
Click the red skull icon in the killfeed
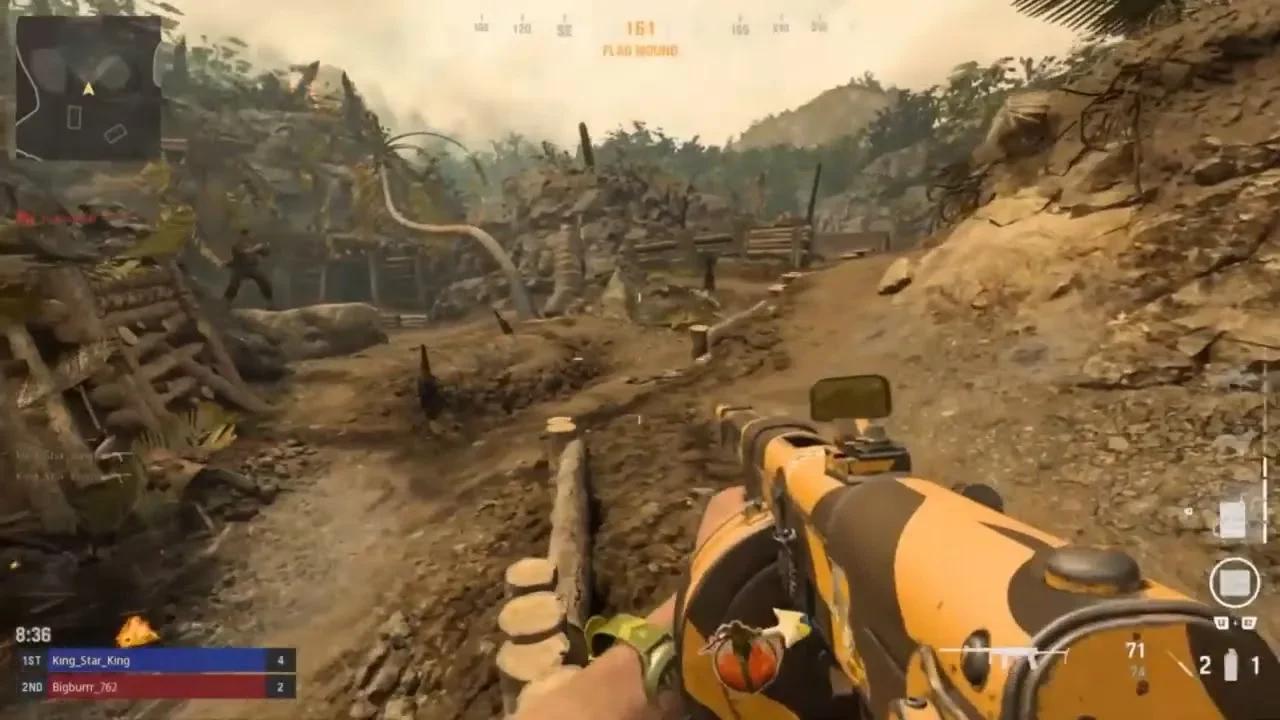(26, 218)
